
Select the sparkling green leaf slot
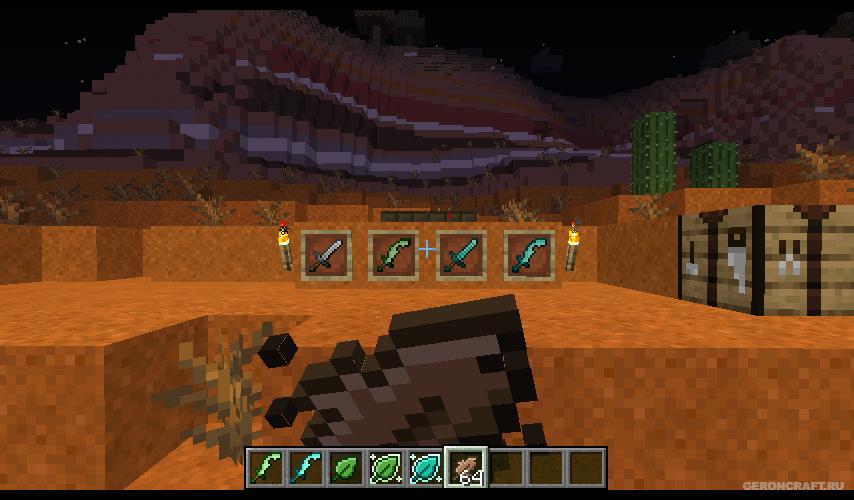(x=386, y=467)
